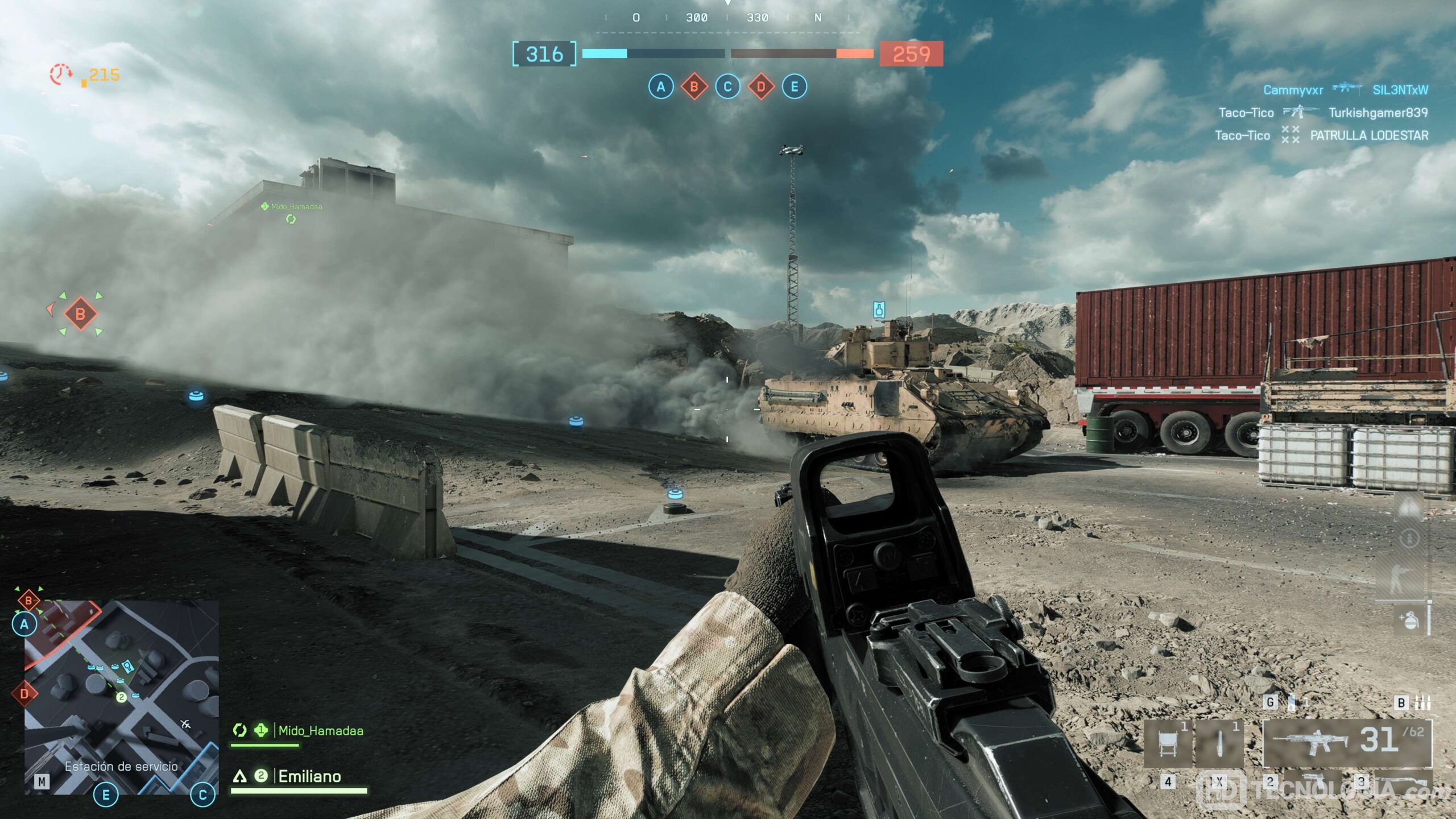The image size is (1456, 819).
Task: Click the Cammyvxr kill feed entry
Action: coord(1293,90)
